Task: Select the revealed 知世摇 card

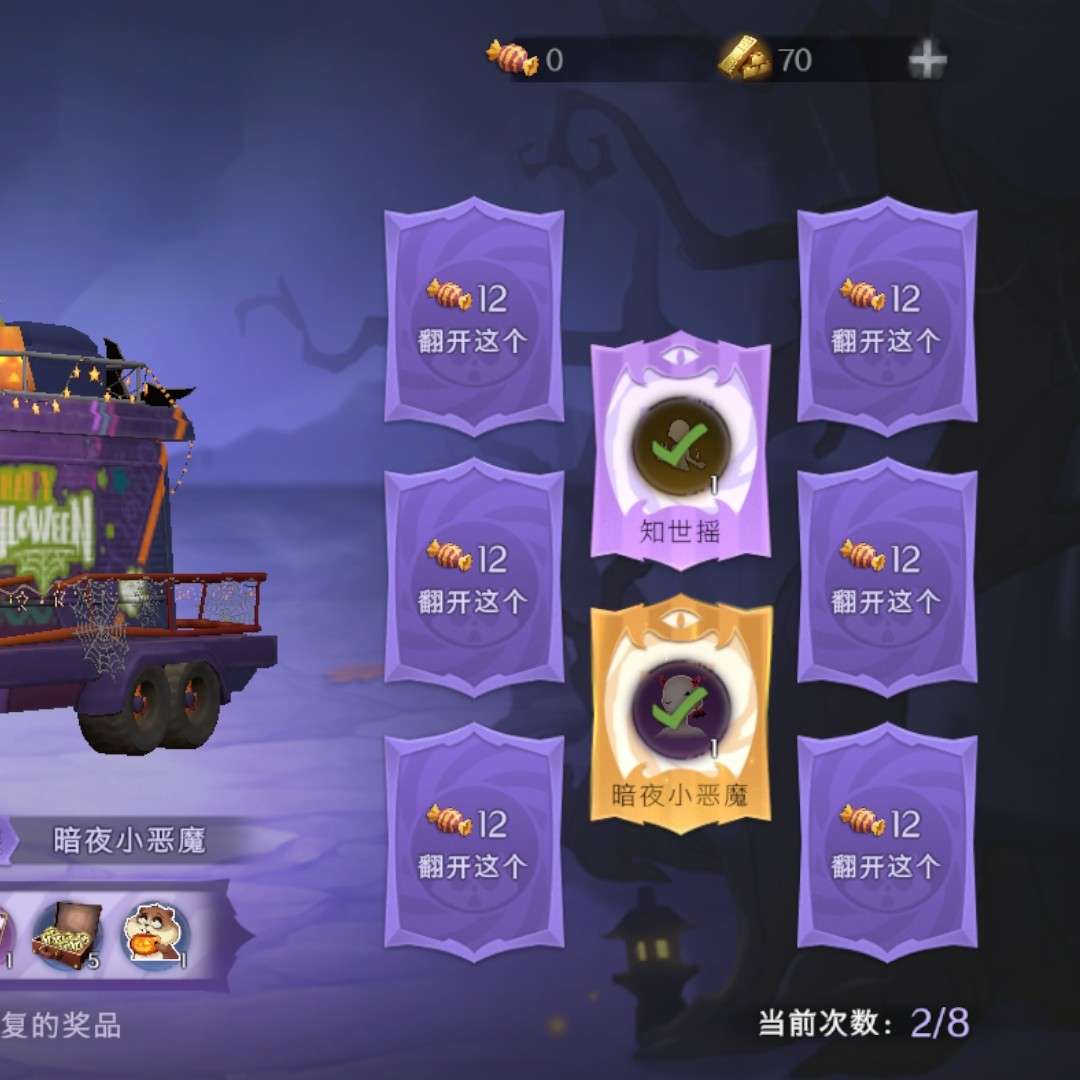Action: click(681, 451)
